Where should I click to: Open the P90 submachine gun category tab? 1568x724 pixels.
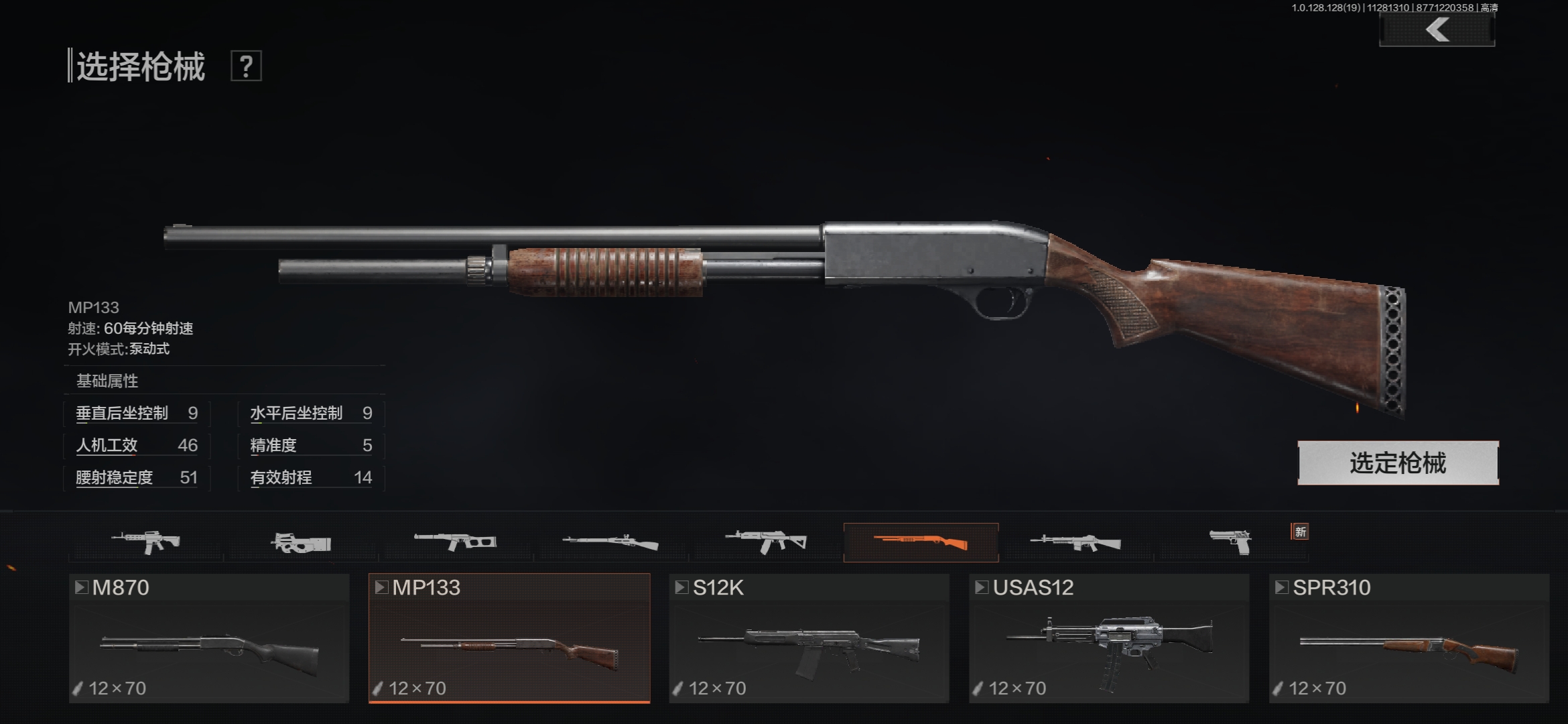(x=301, y=542)
